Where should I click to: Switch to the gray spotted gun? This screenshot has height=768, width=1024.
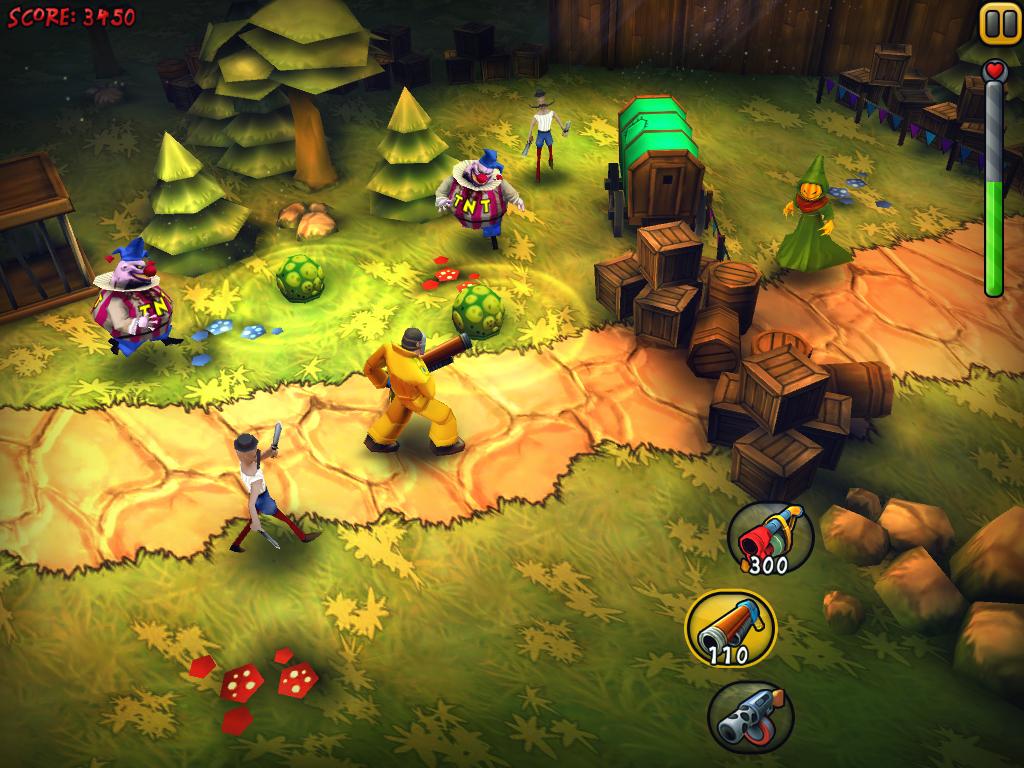tap(750, 716)
